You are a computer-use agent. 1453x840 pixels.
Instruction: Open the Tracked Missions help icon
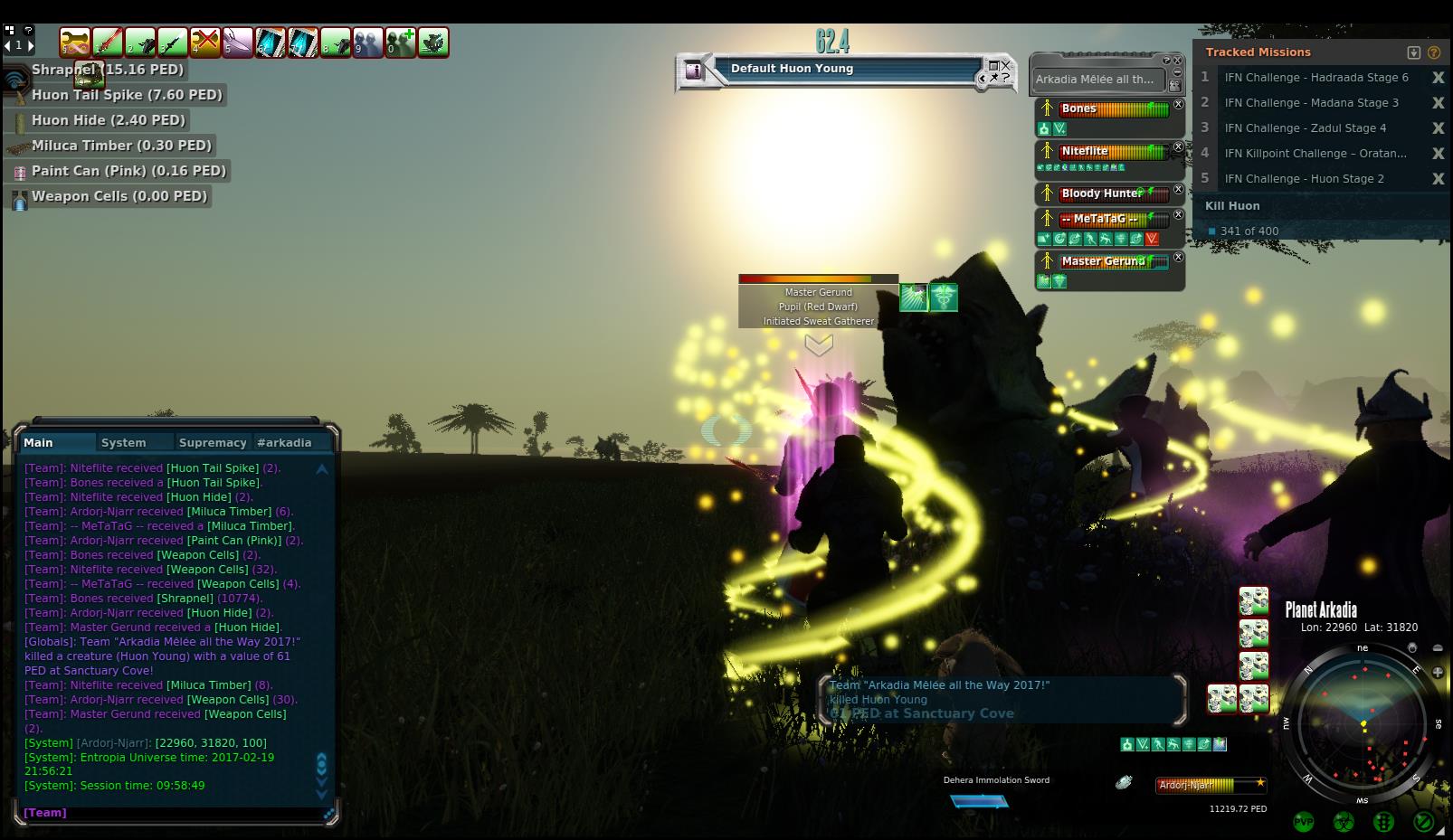[1434, 52]
